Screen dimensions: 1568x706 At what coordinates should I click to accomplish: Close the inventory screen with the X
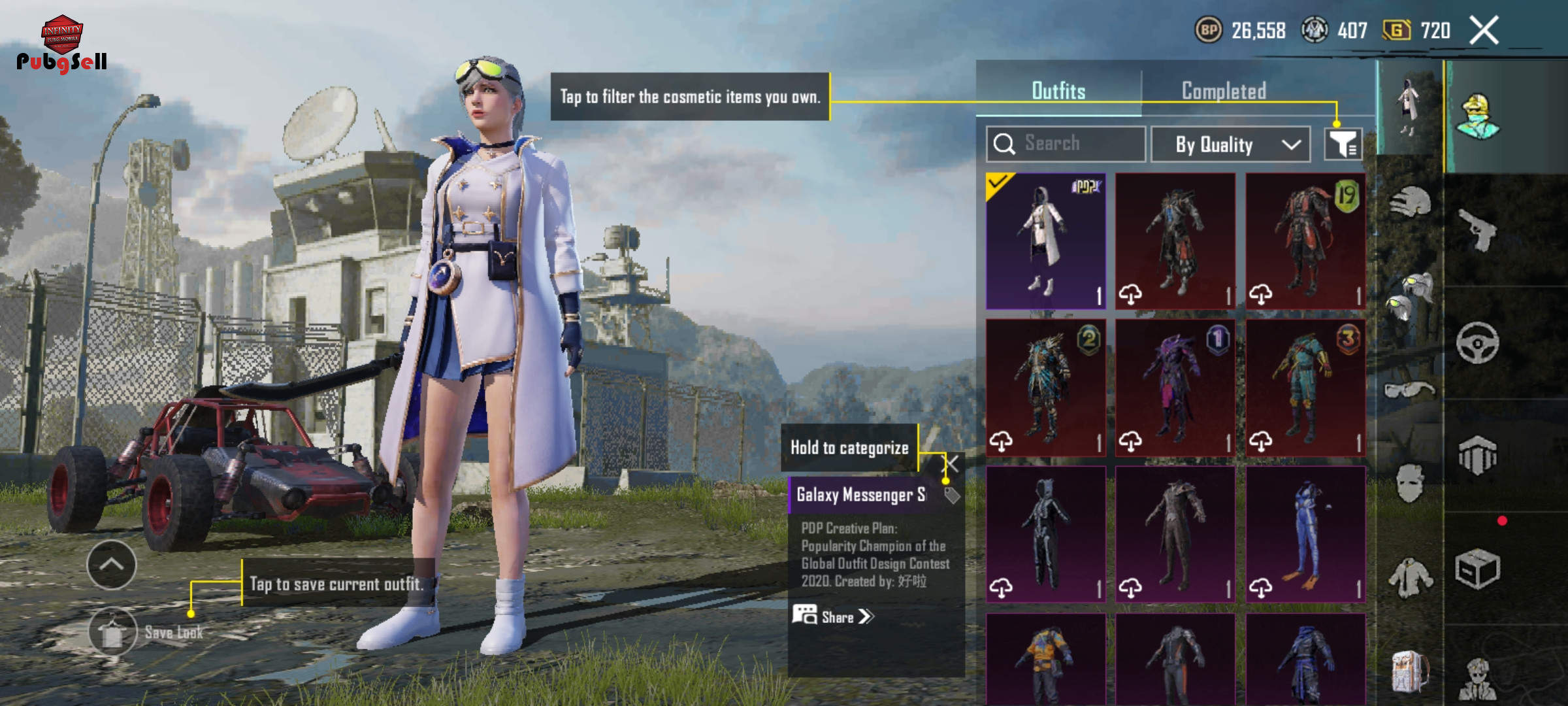click(x=1484, y=30)
